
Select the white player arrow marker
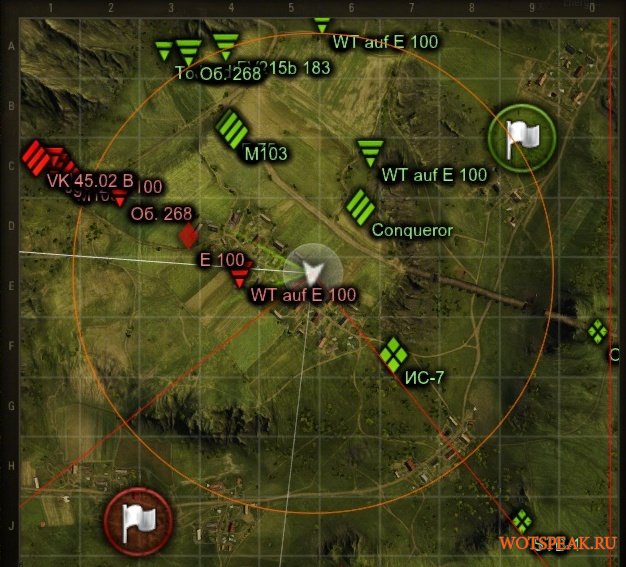pos(313,268)
